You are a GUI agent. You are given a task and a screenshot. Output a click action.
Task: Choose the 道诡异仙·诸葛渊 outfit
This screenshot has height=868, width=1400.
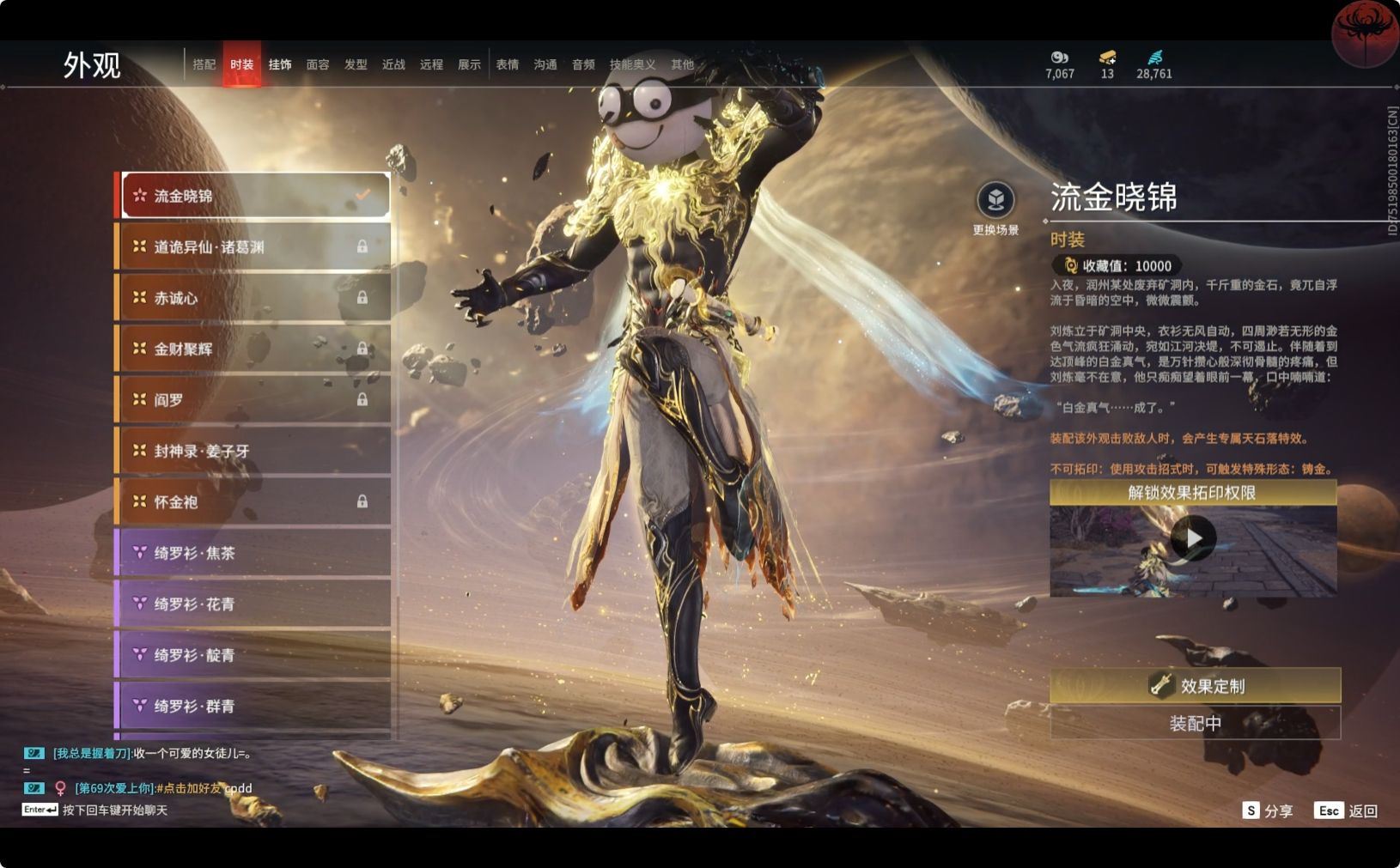click(255, 247)
